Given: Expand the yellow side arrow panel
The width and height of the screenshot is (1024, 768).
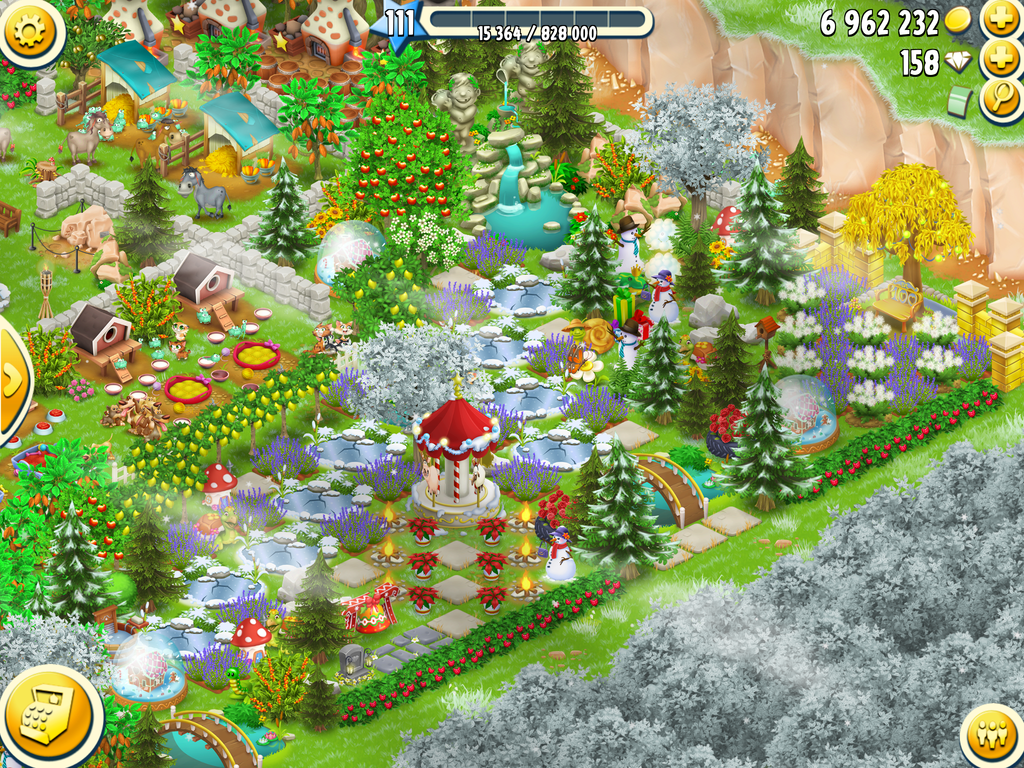Looking at the screenshot, I should [12, 378].
